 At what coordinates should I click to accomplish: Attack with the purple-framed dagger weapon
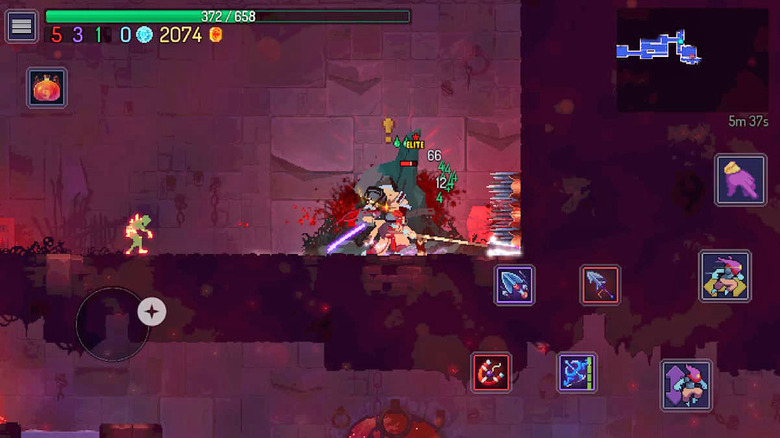515,284
